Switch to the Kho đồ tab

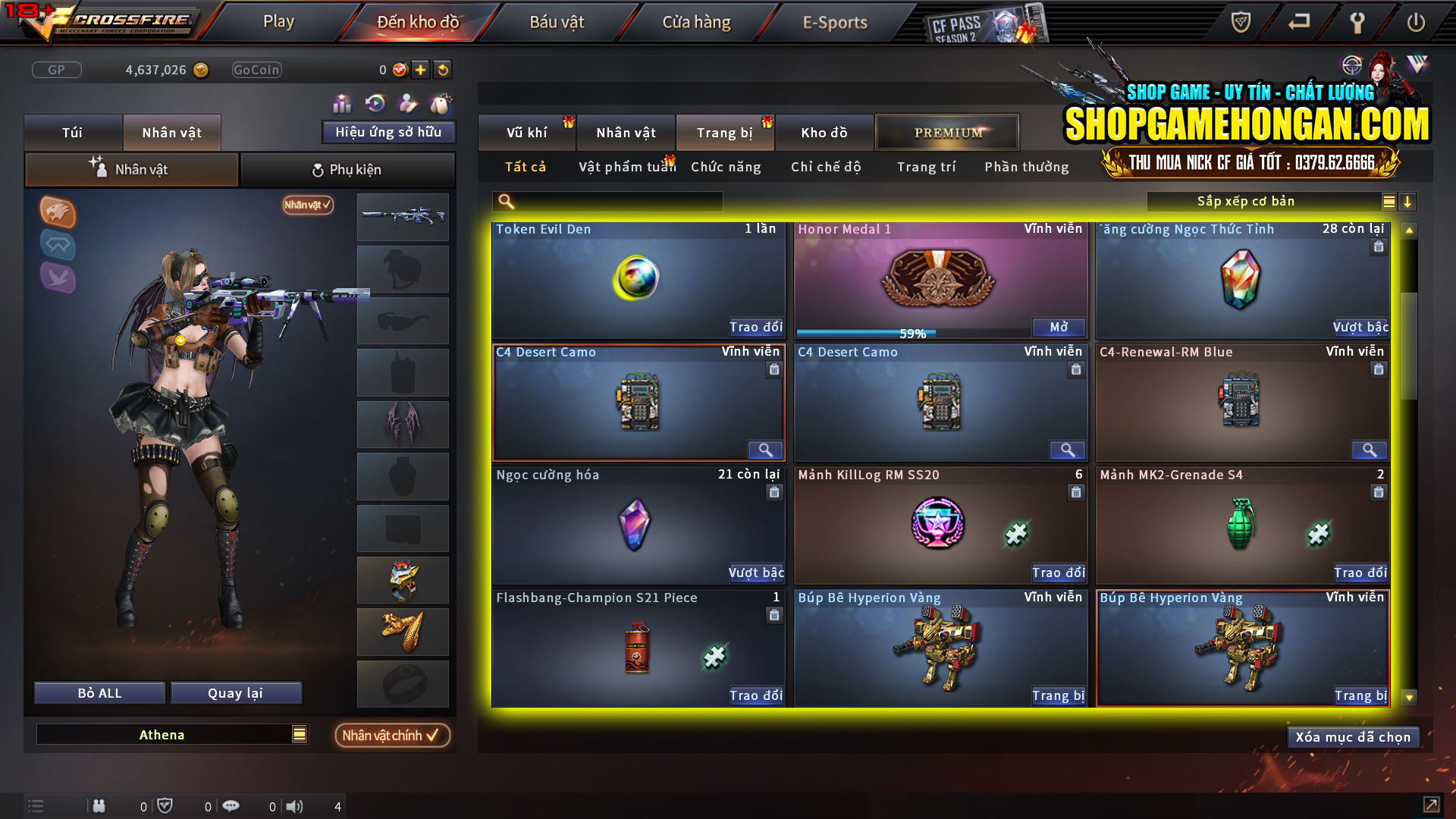click(824, 132)
